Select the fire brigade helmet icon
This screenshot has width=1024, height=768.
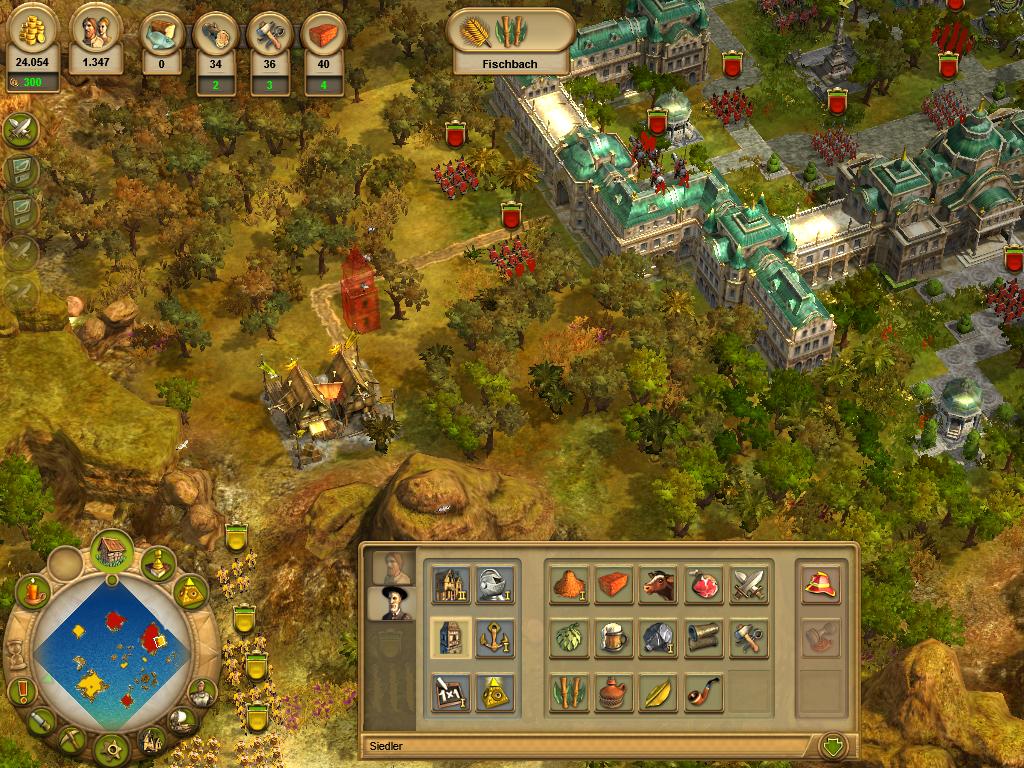point(820,585)
